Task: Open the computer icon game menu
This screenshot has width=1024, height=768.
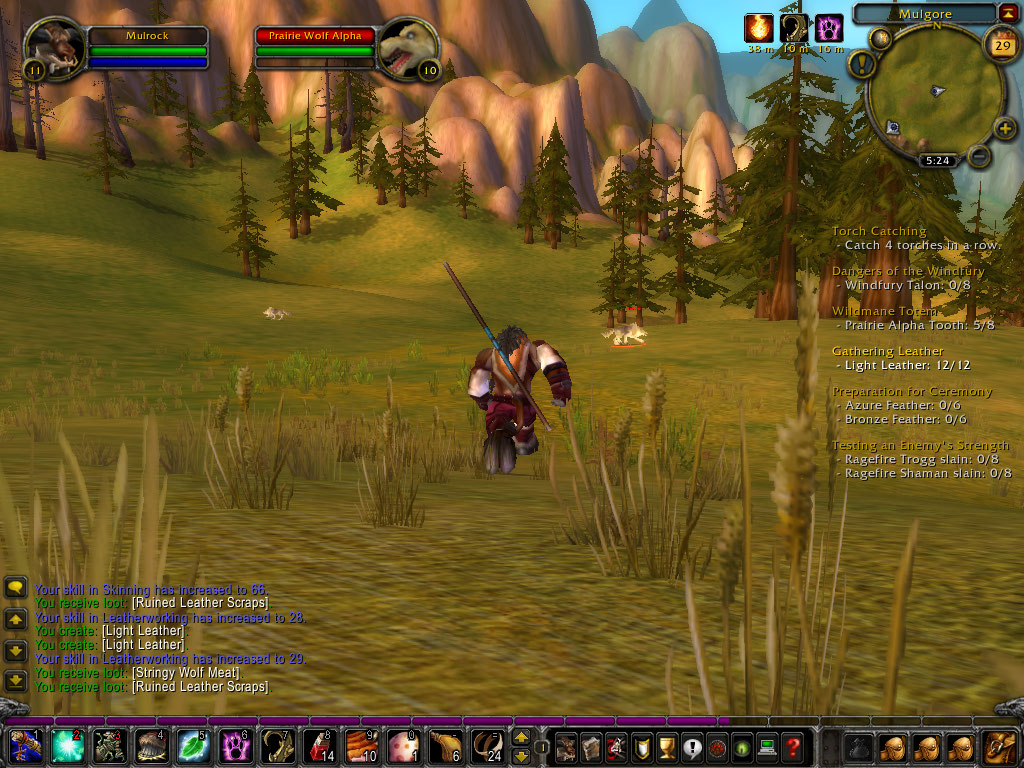Action: tap(767, 746)
